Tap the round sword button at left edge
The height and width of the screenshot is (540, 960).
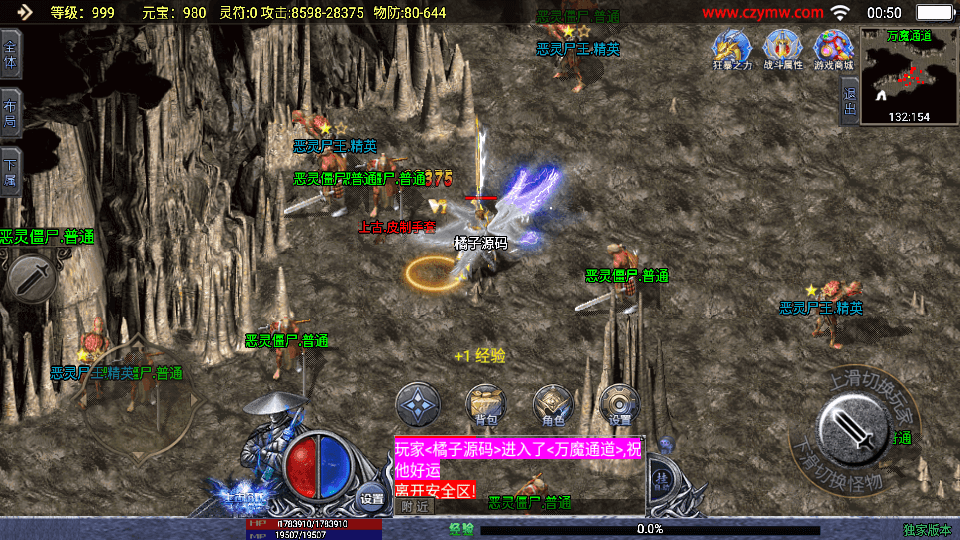pyautogui.click(x=31, y=277)
